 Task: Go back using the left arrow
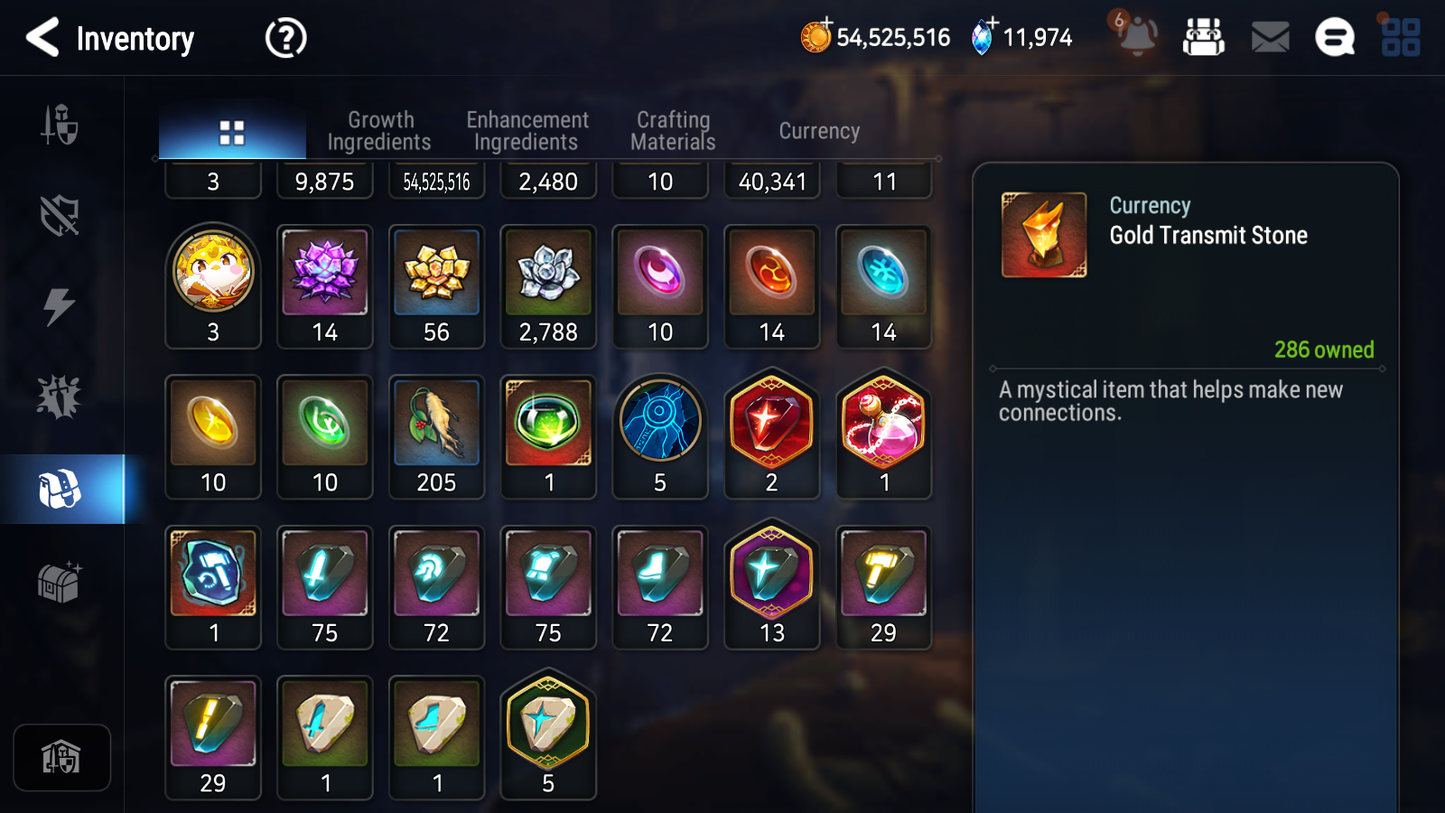(x=42, y=38)
